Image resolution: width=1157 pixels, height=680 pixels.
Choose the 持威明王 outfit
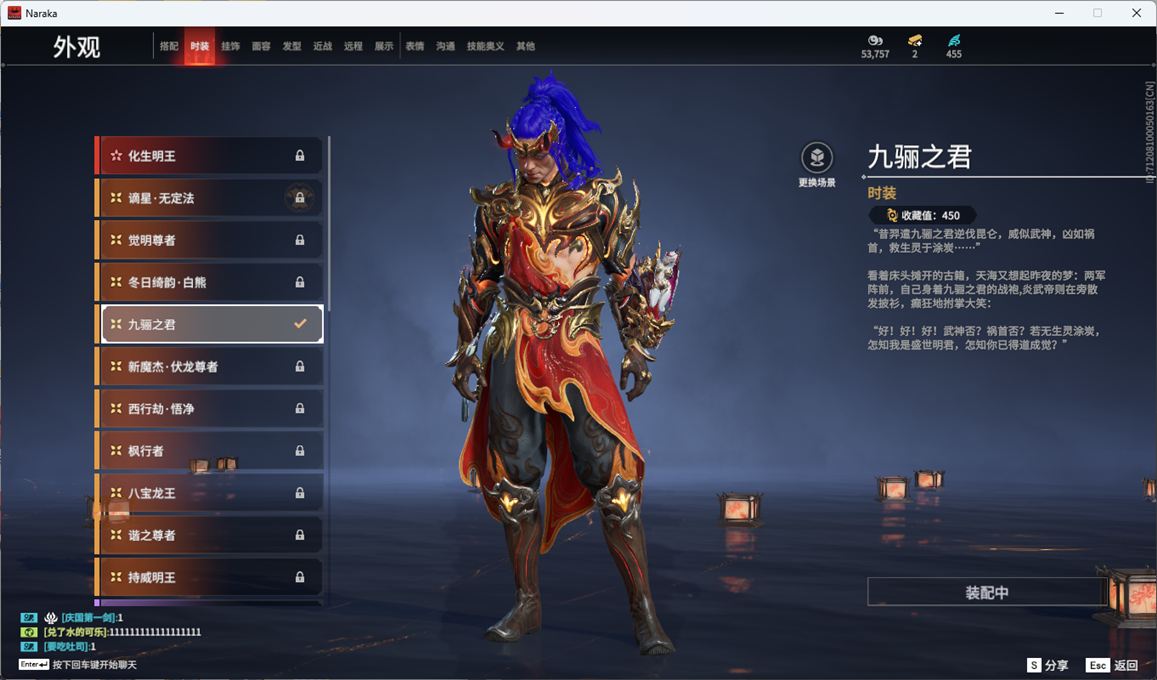[x=209, y=577]
